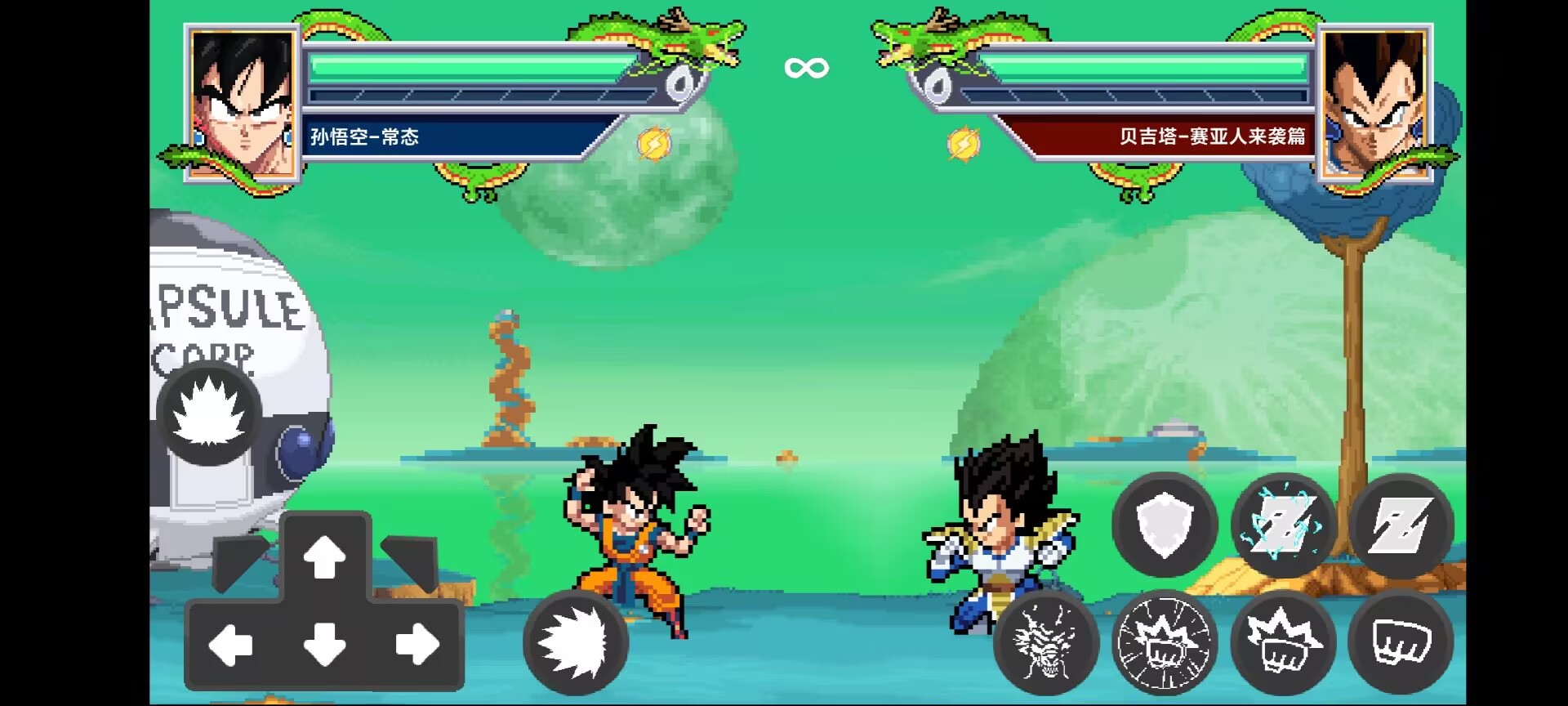Tap the left arrow on the D-pad

(x=231, y=646)
